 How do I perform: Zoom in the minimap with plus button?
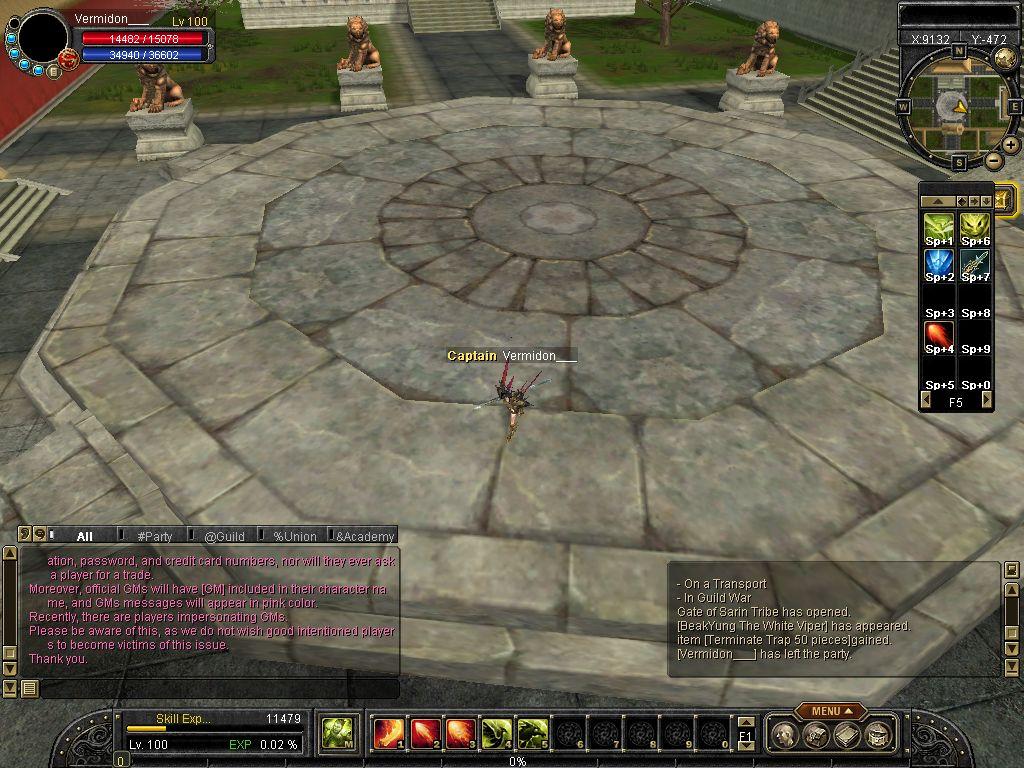tap(1011, 145)
